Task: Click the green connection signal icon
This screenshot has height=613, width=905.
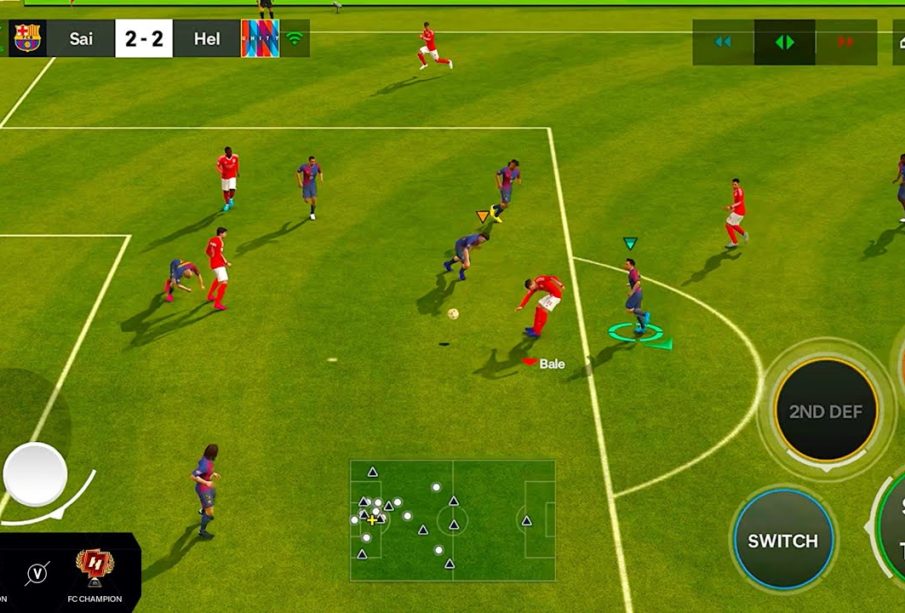Action: tap(294, 39)
